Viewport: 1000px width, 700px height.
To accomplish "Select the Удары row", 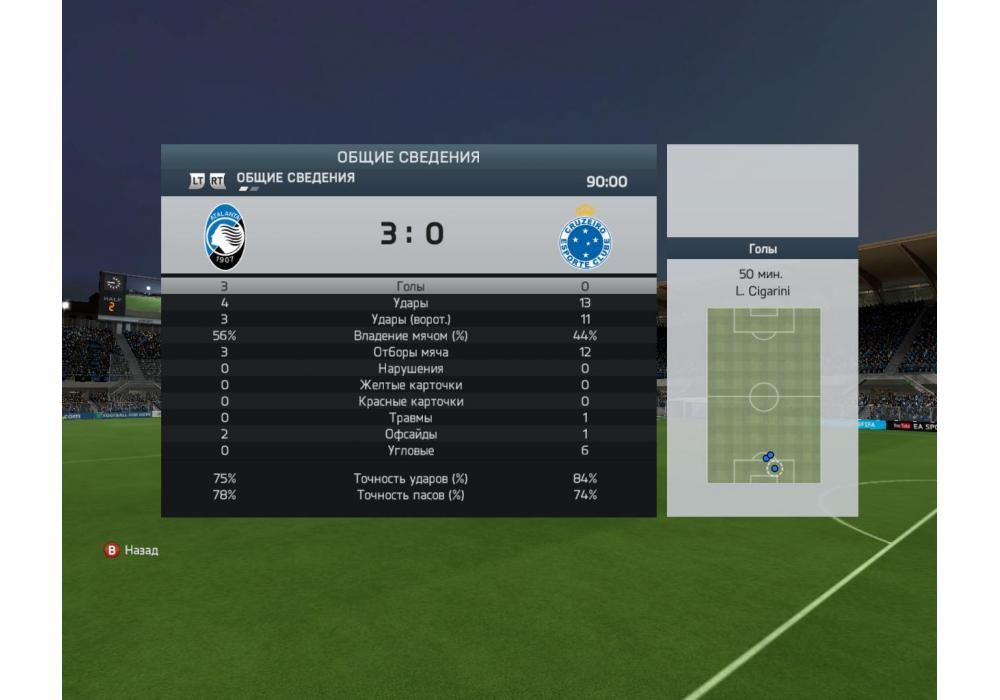I will [x=410, y=303].
